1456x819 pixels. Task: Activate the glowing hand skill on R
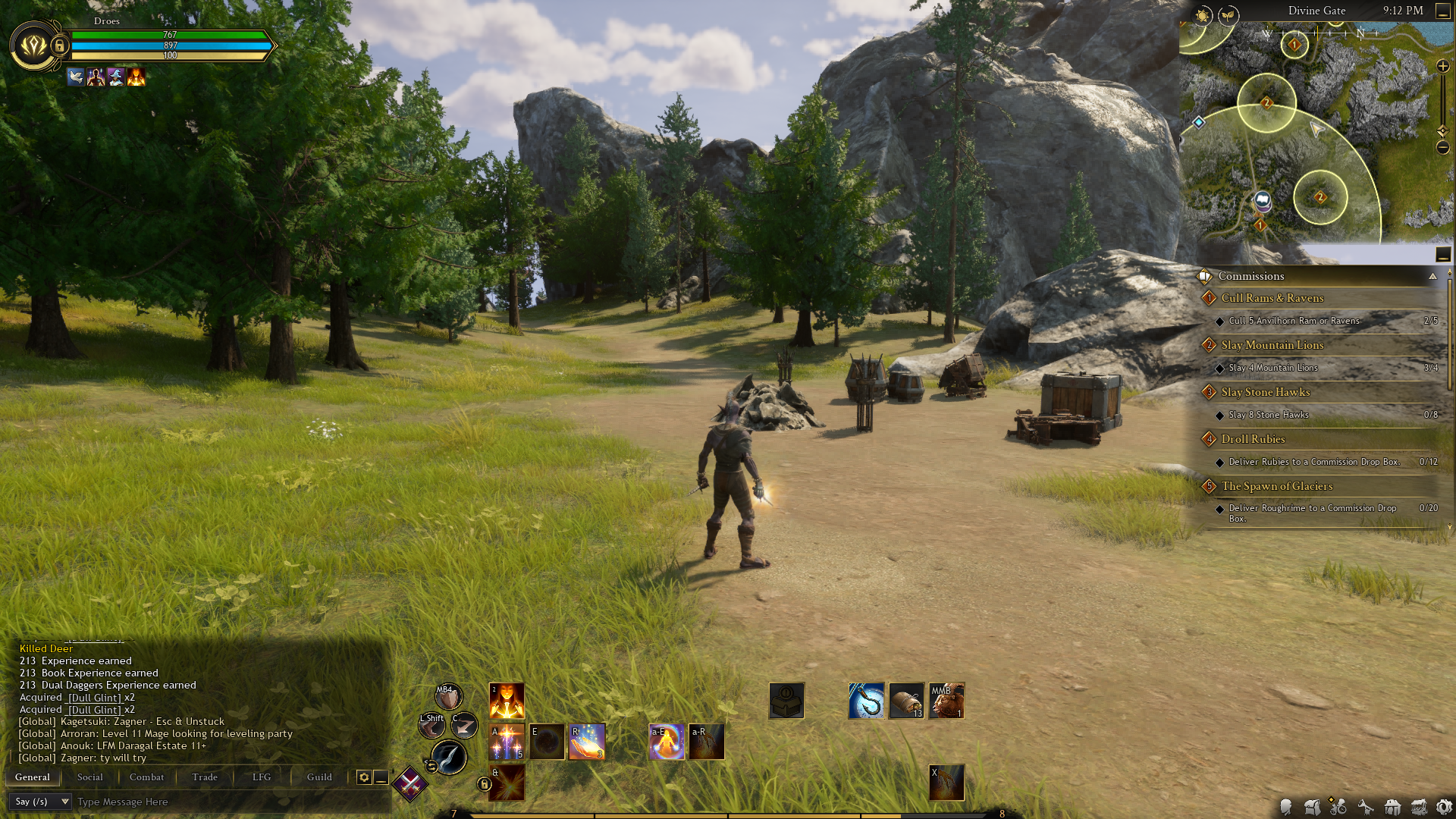(587, 742)
